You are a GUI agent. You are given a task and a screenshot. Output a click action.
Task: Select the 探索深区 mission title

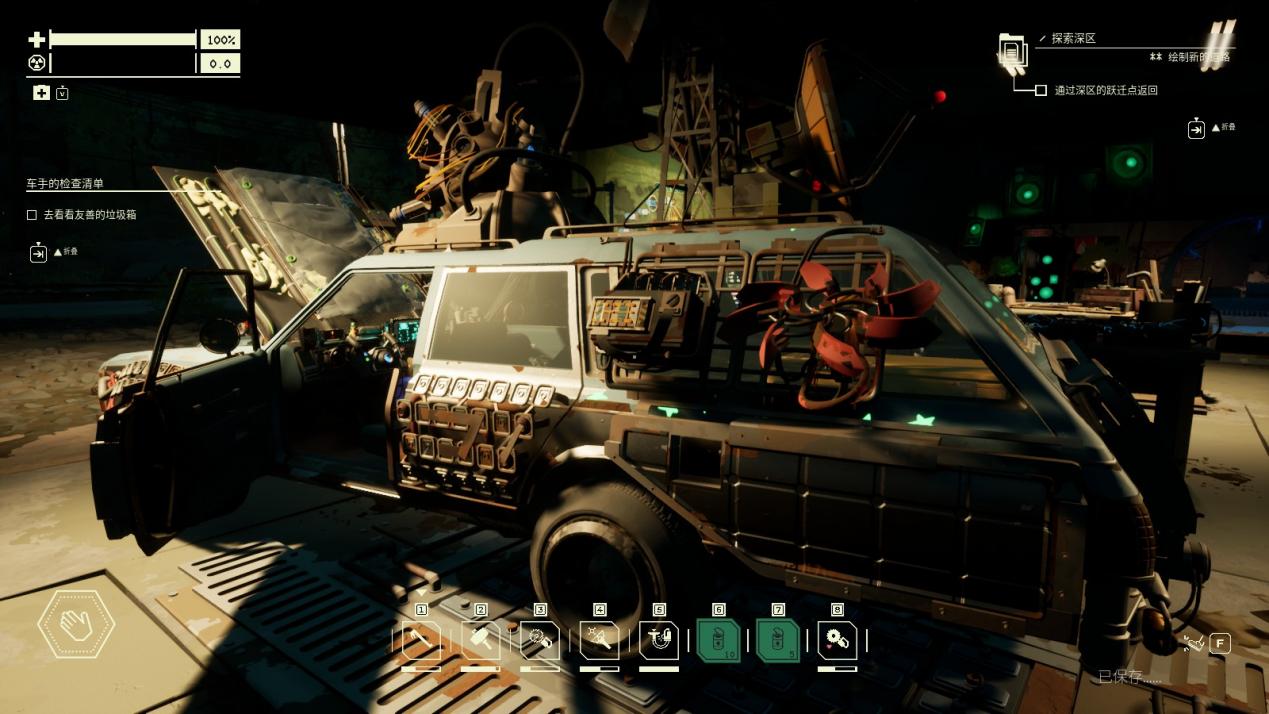coord(1073,38)
